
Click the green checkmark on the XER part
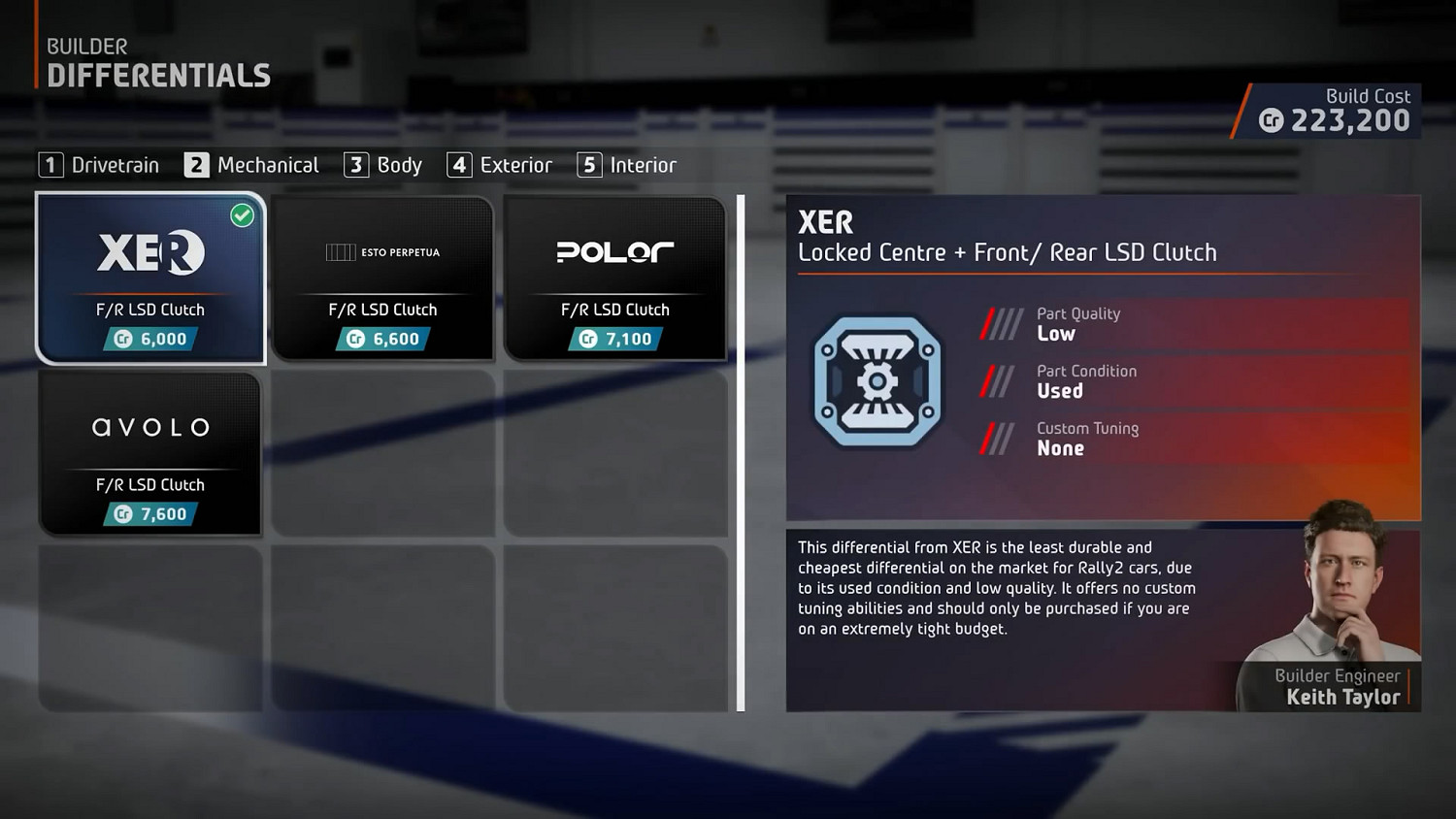[244, 216]
